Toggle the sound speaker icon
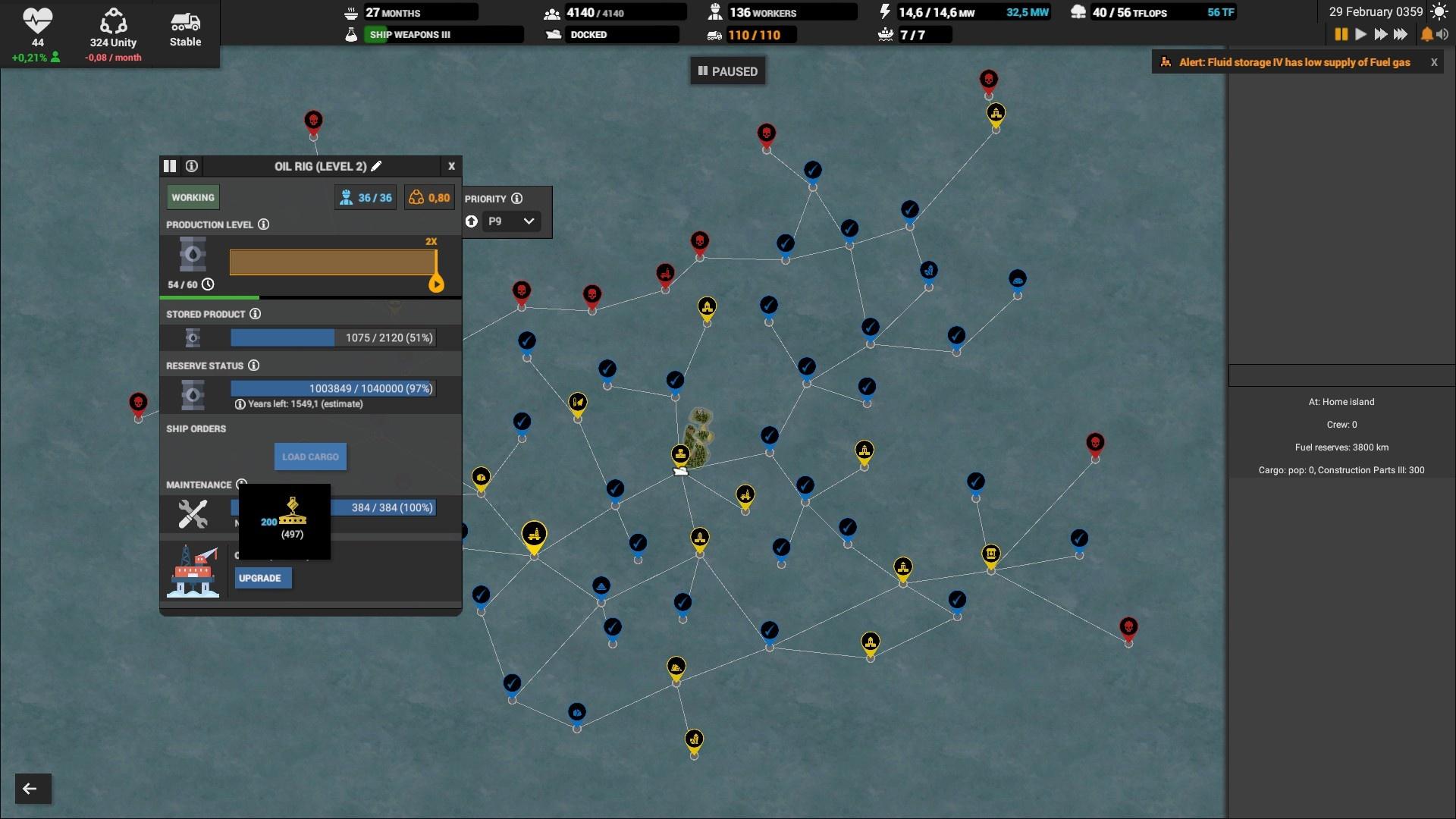Viewport: 1456px width, 819px height. 1442,34
